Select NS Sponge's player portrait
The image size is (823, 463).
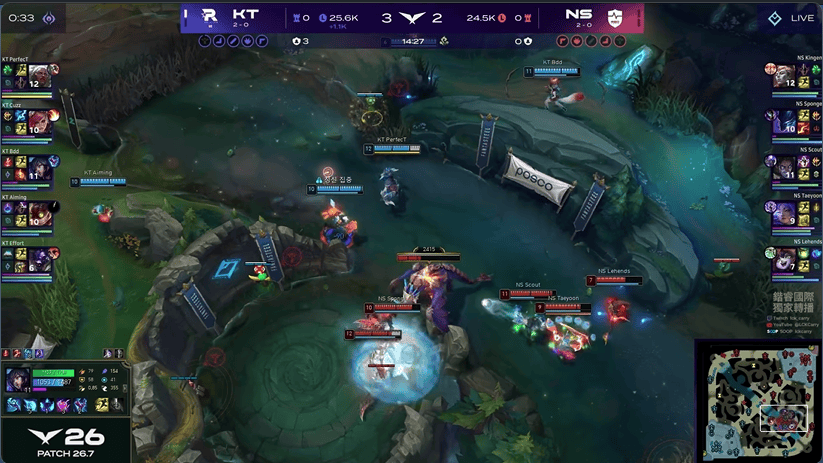[785, 122]
